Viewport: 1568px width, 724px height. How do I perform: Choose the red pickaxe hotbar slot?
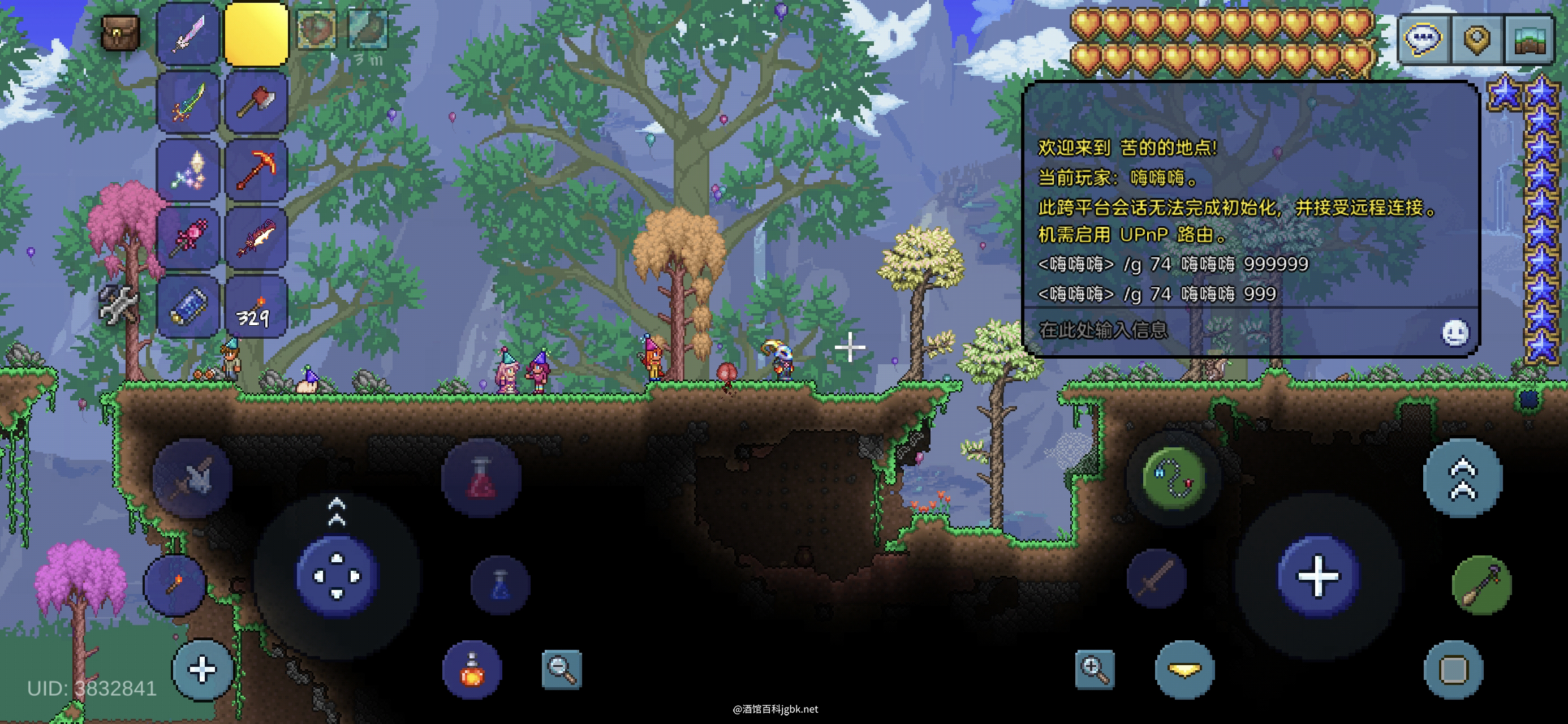pos(256,170)
